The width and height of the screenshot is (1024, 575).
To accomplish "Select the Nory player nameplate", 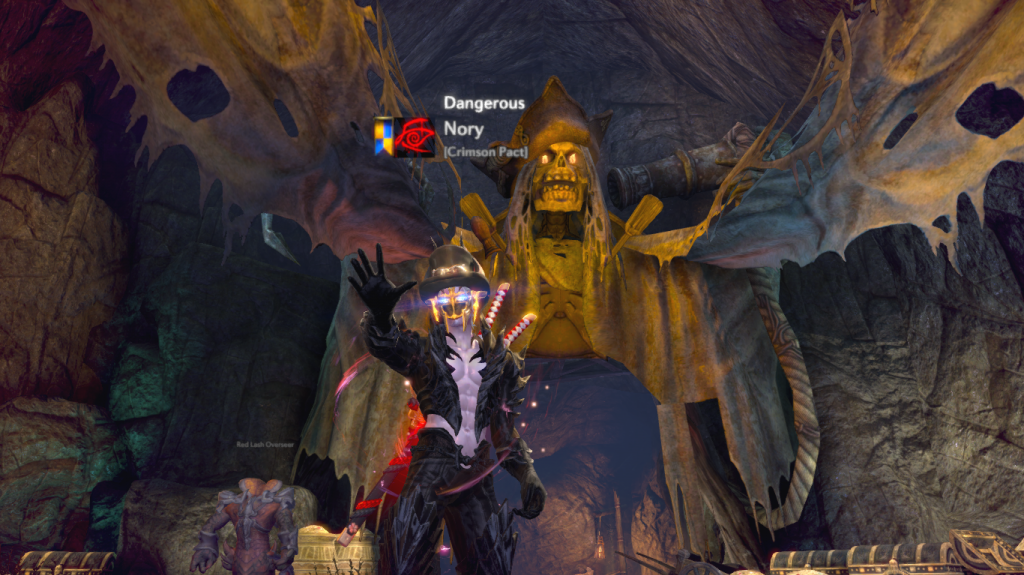I will pos(464,129).
